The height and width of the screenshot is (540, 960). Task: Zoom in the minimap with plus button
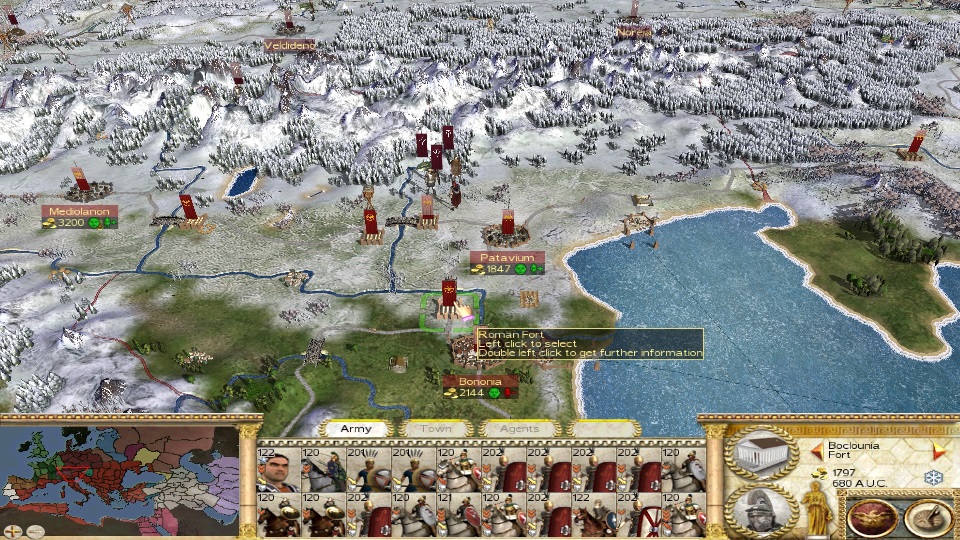11,531
